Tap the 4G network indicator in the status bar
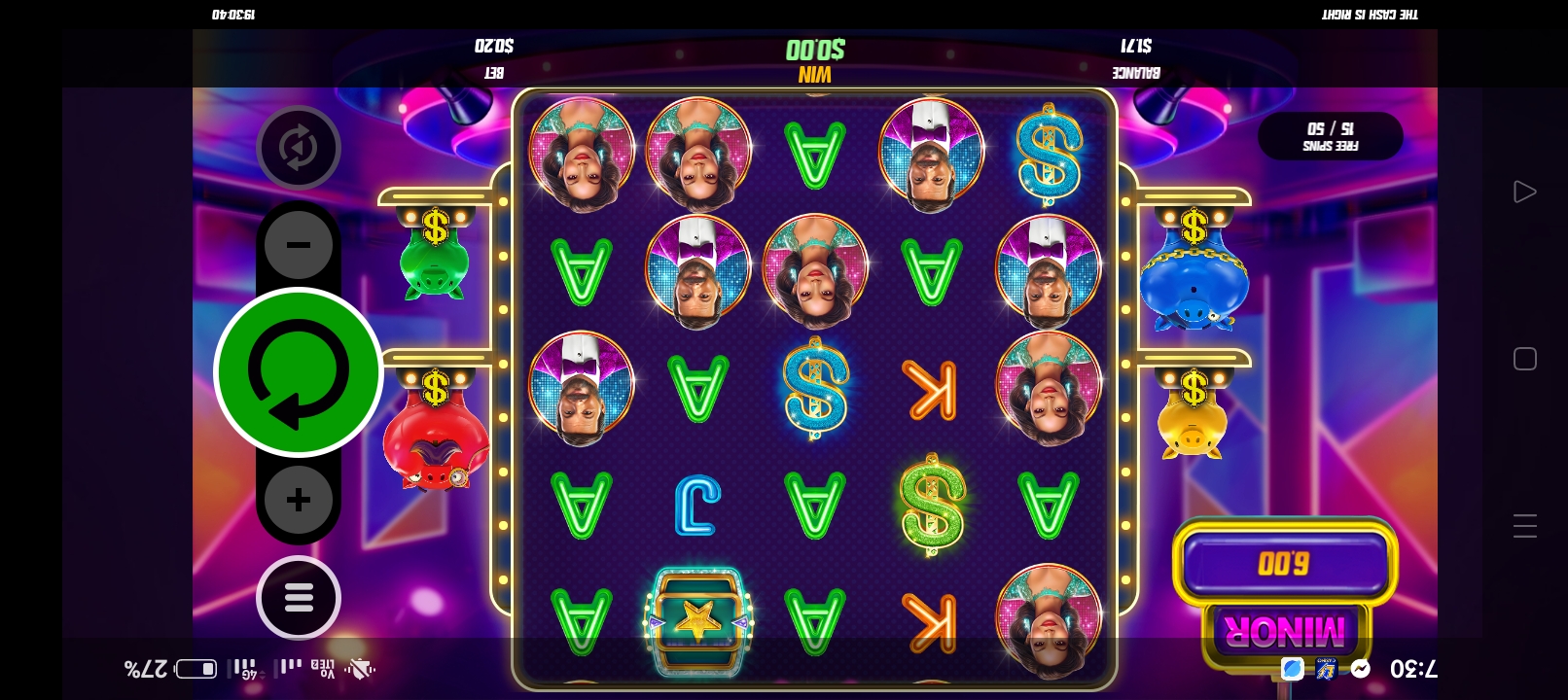Screen dimensions: 1568x700 (241, 669)
